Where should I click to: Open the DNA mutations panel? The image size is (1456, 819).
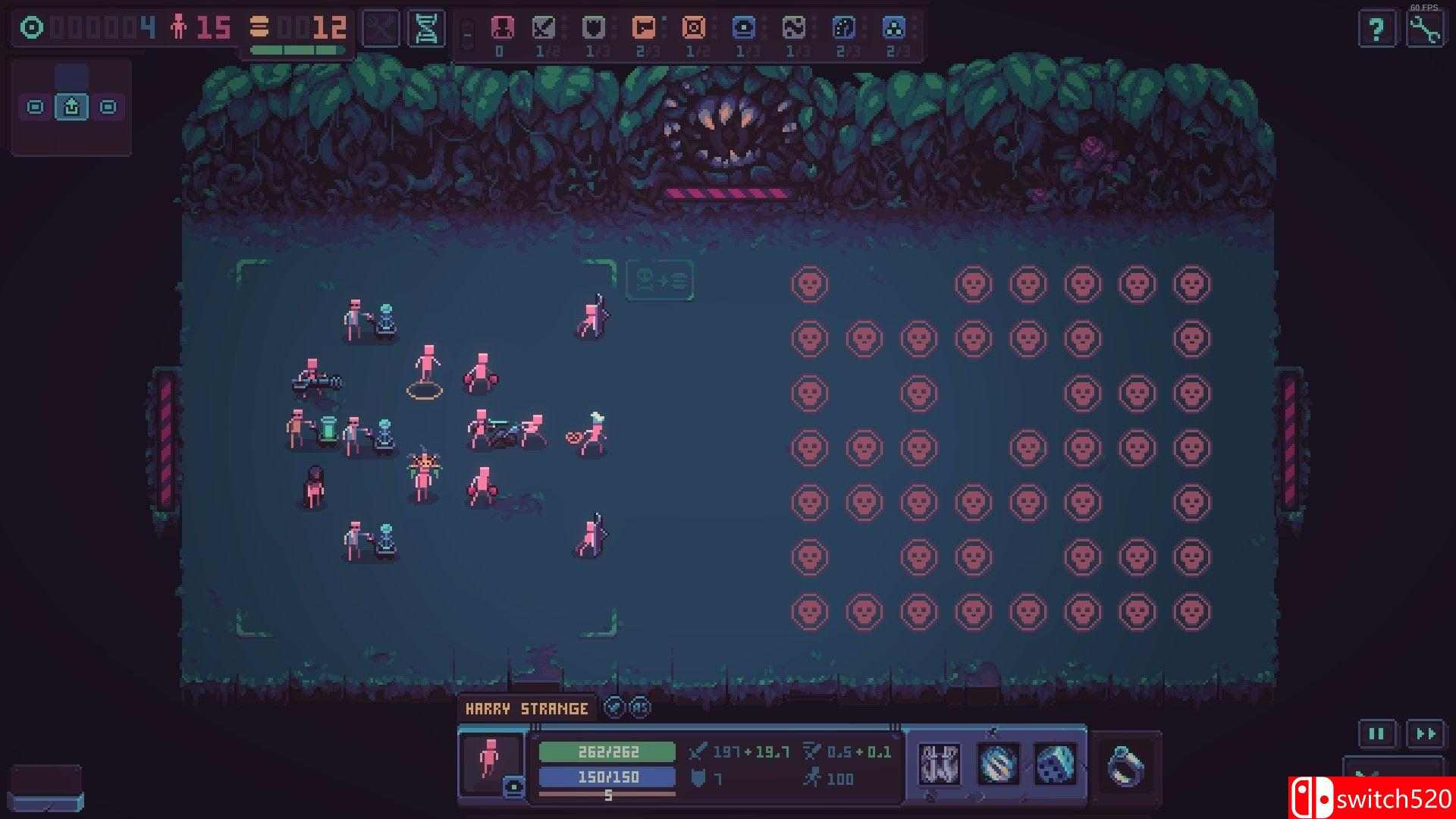(425, 28)
